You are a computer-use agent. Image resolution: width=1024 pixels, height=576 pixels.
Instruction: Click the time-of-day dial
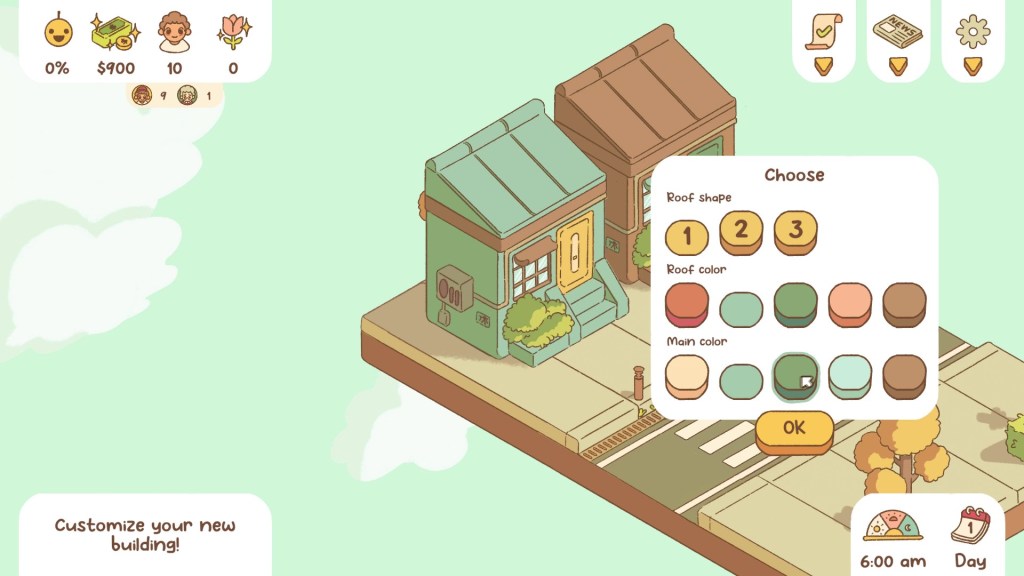892,526
